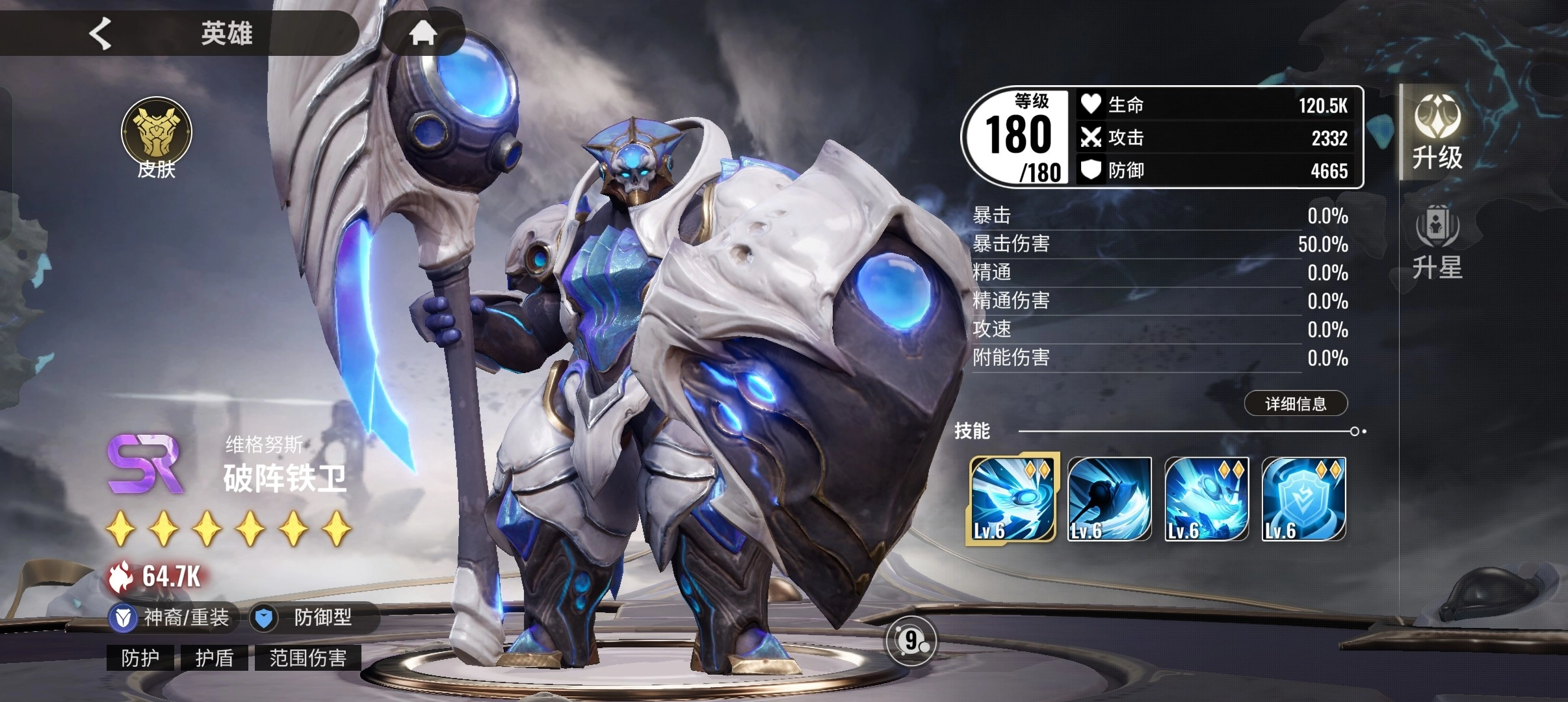Select the hammer swing skill icon
Image resolution: width=1568 pixels, height=702 pixels.
tap(1109, 499)
